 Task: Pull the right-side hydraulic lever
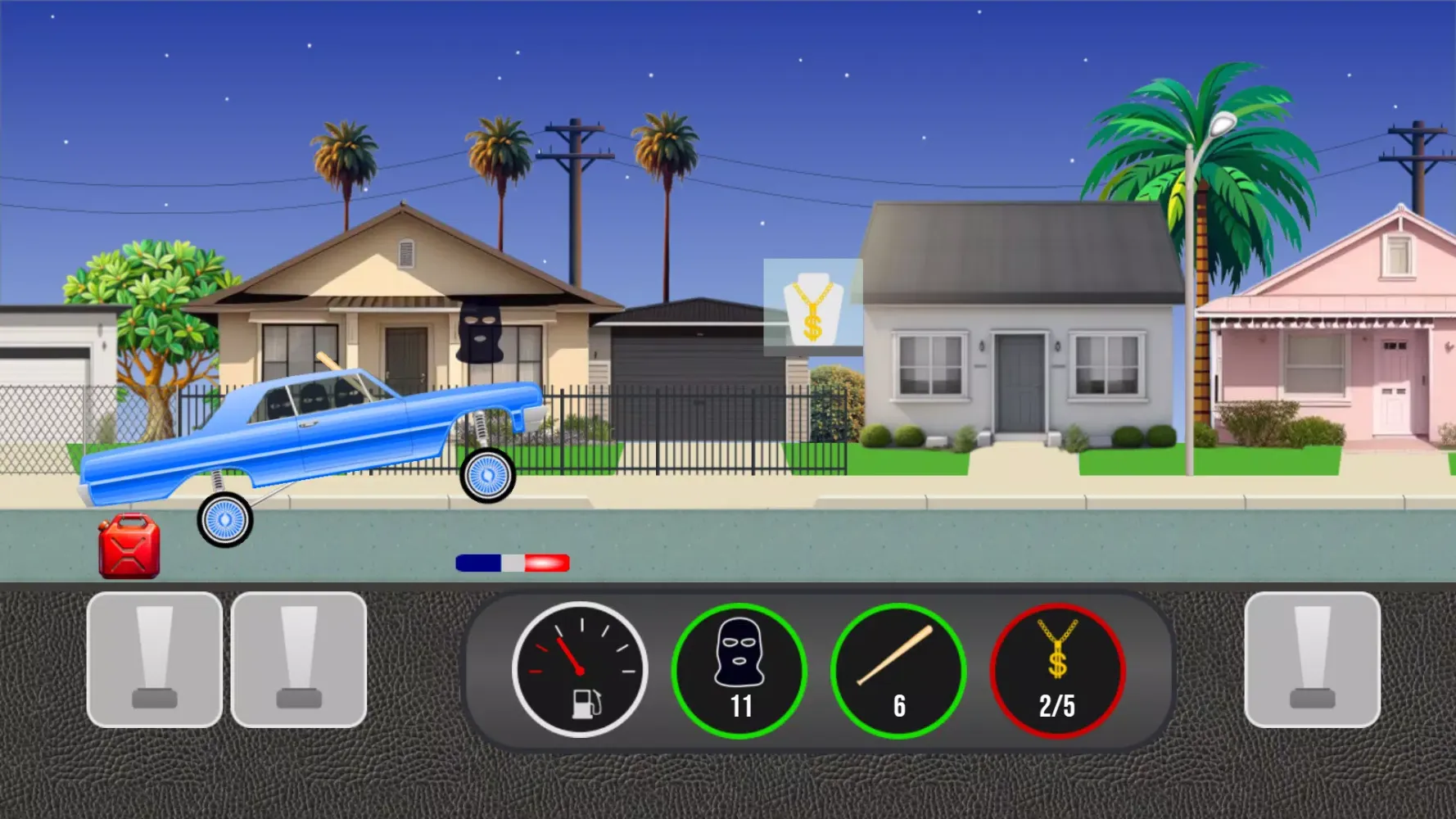1312,662
